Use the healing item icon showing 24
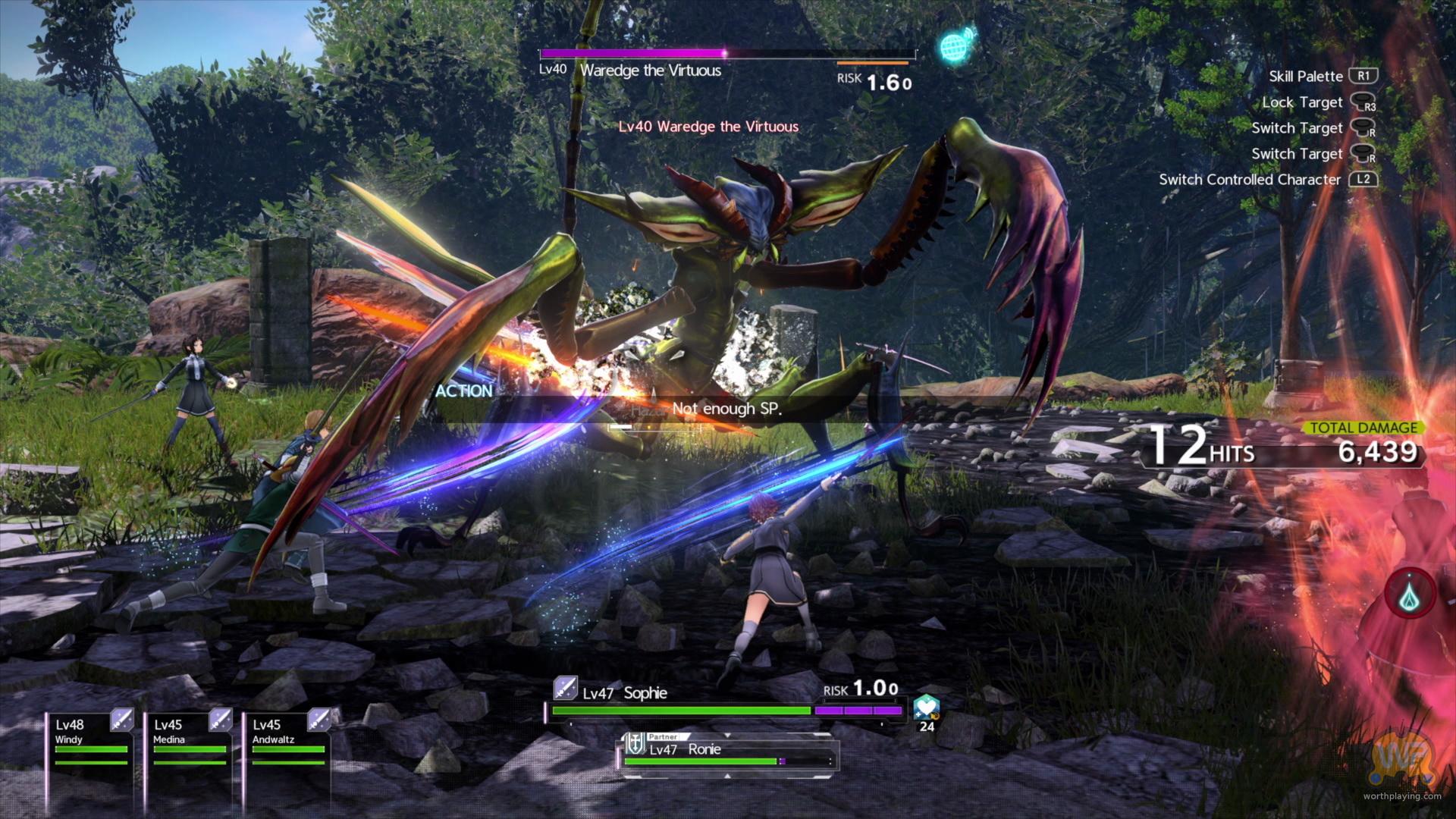The image size is (1456, 819). coord(925,708)
